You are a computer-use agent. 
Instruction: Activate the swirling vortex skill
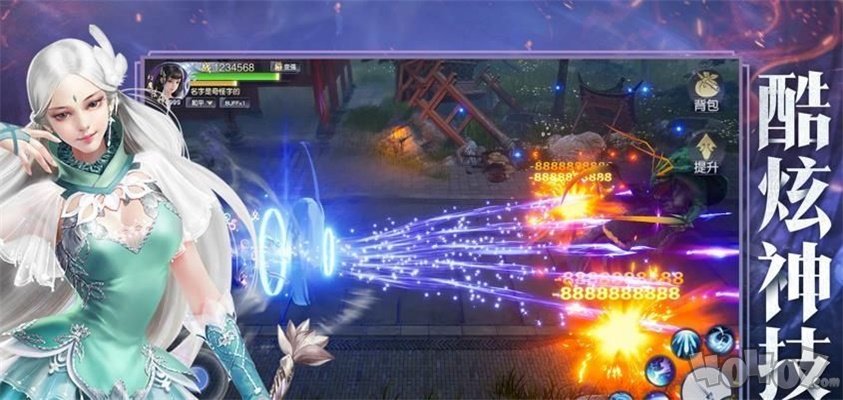718,337
